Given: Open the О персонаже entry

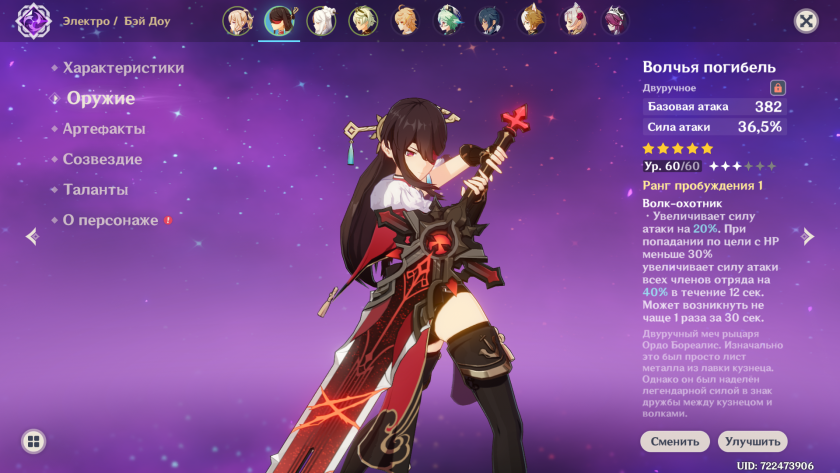Looking at the screenshot, I should pos(110,220).
